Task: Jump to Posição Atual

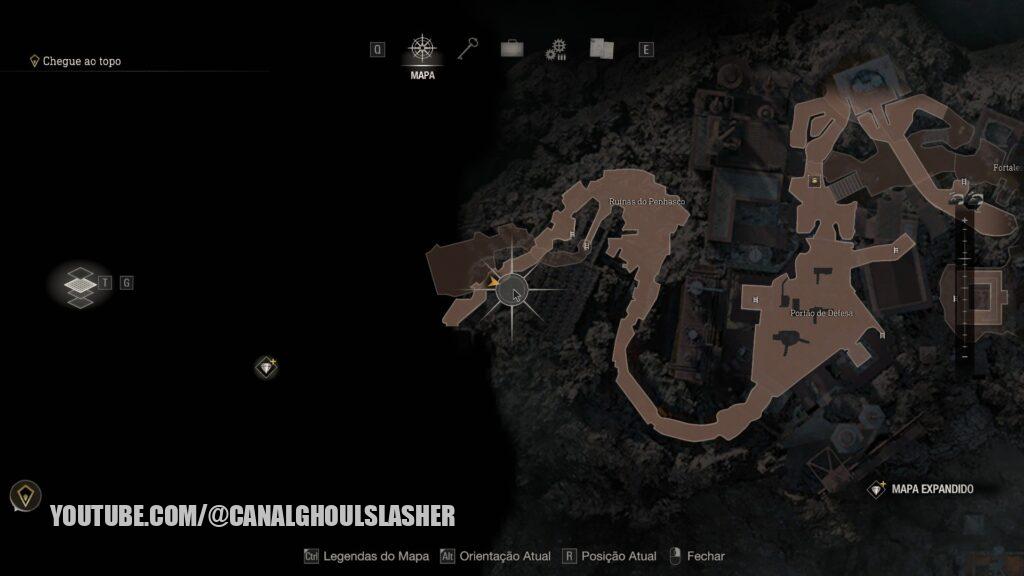Action: coord(609,556)
